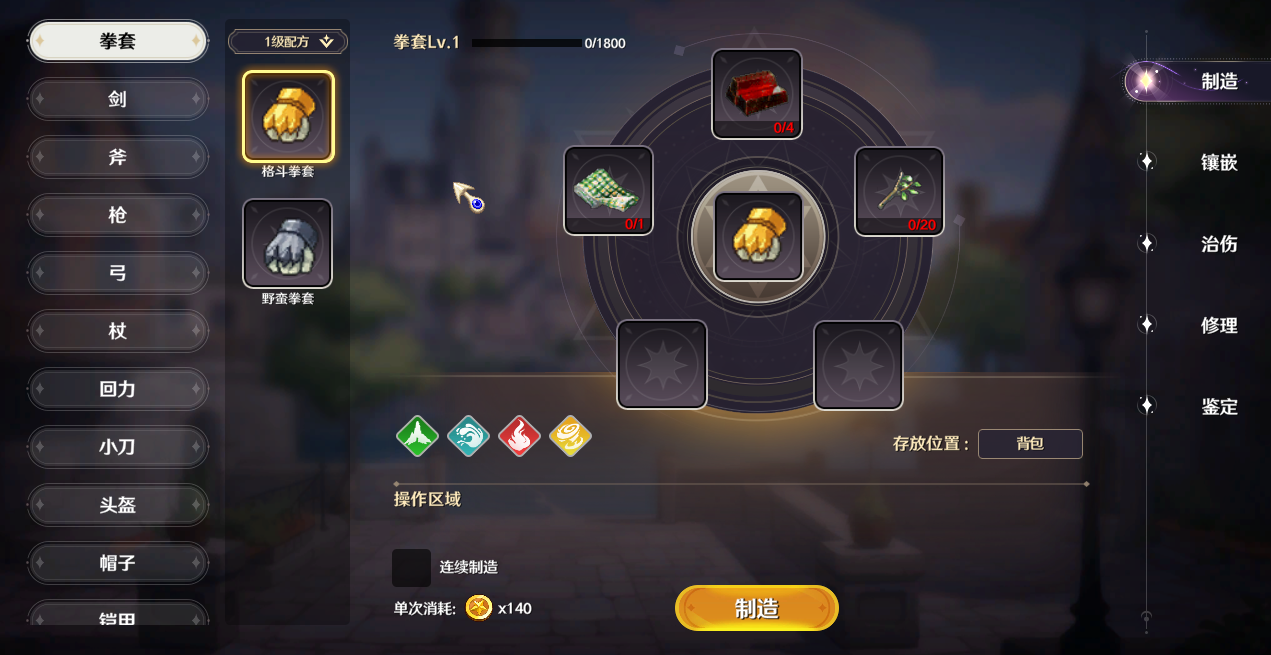Viewport: 1271px width, 655px height.
Task: Change storage location from 背包
Action: 1030,443
